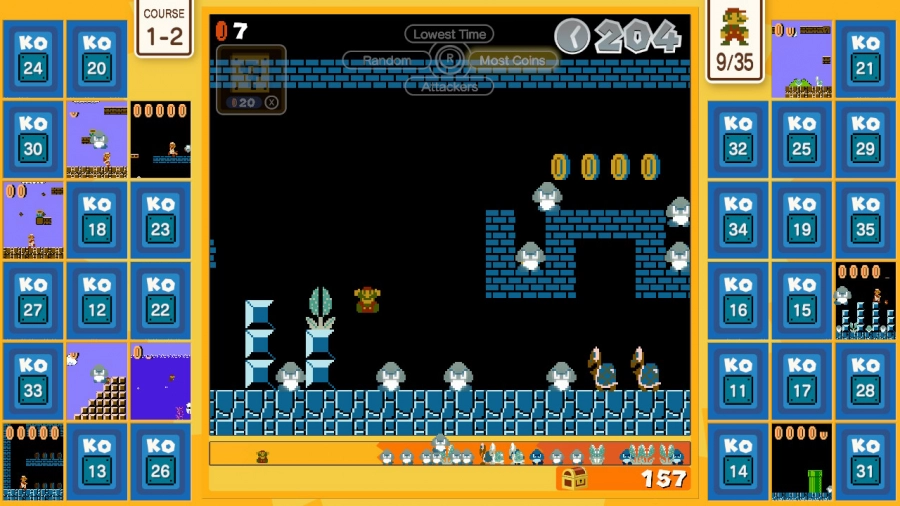Image resolution: width=900 pixels, height=506 pixels.
Task: Target your Attackers
Action: point(449,87)
